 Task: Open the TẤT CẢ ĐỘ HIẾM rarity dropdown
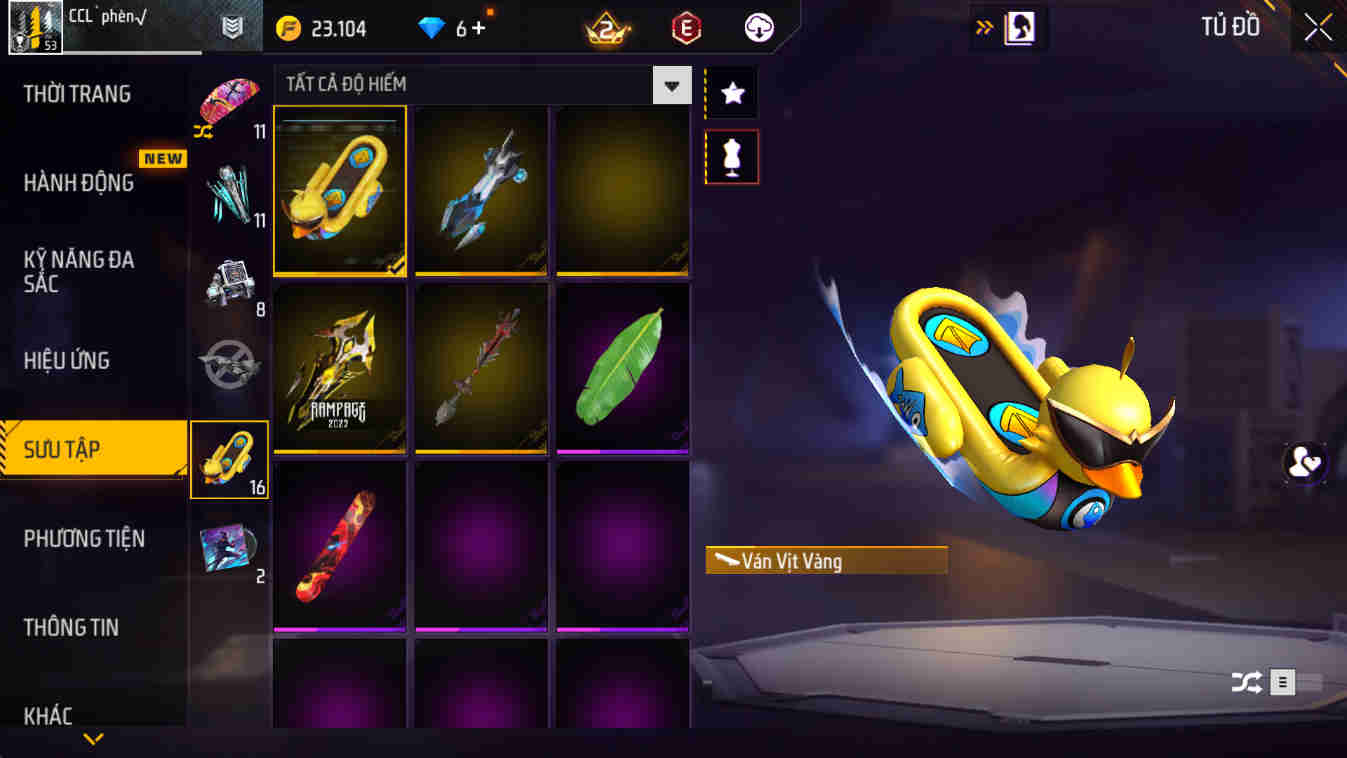click(671, 84)
